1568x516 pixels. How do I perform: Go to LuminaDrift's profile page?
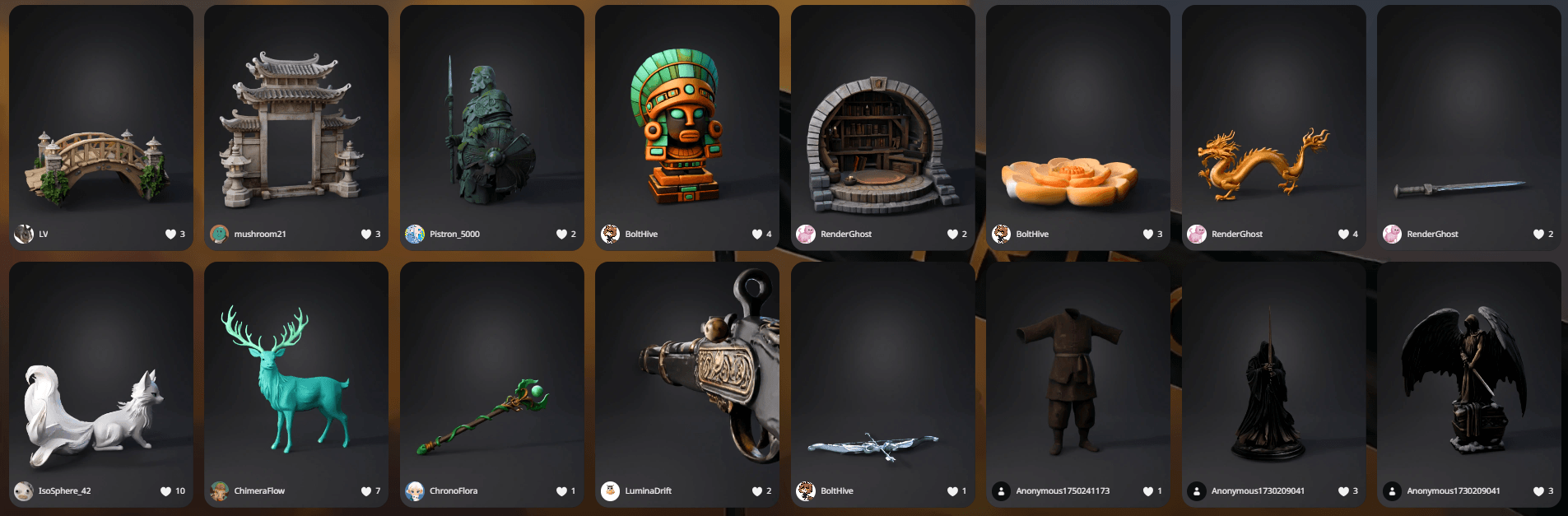pyautogui.click(x=648, y=491)
